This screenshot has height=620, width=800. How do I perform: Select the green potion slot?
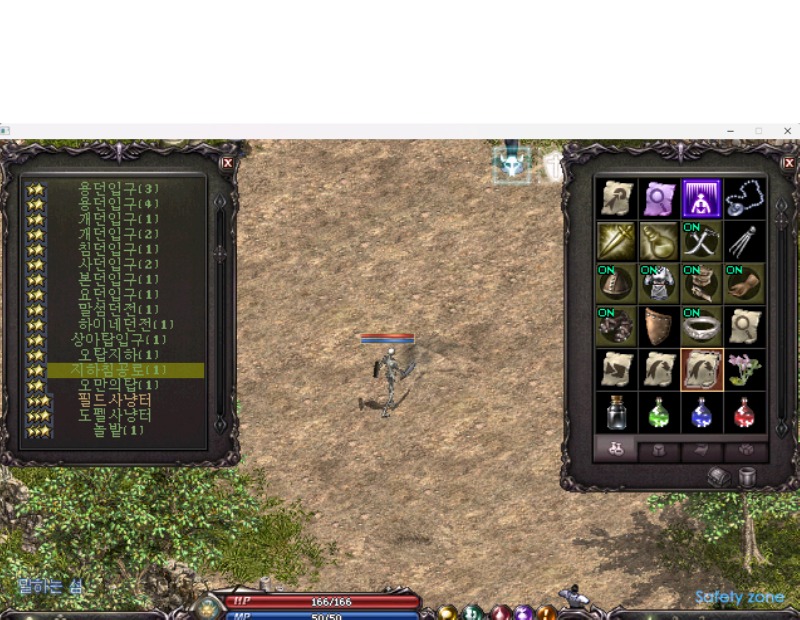coord(658,412)
